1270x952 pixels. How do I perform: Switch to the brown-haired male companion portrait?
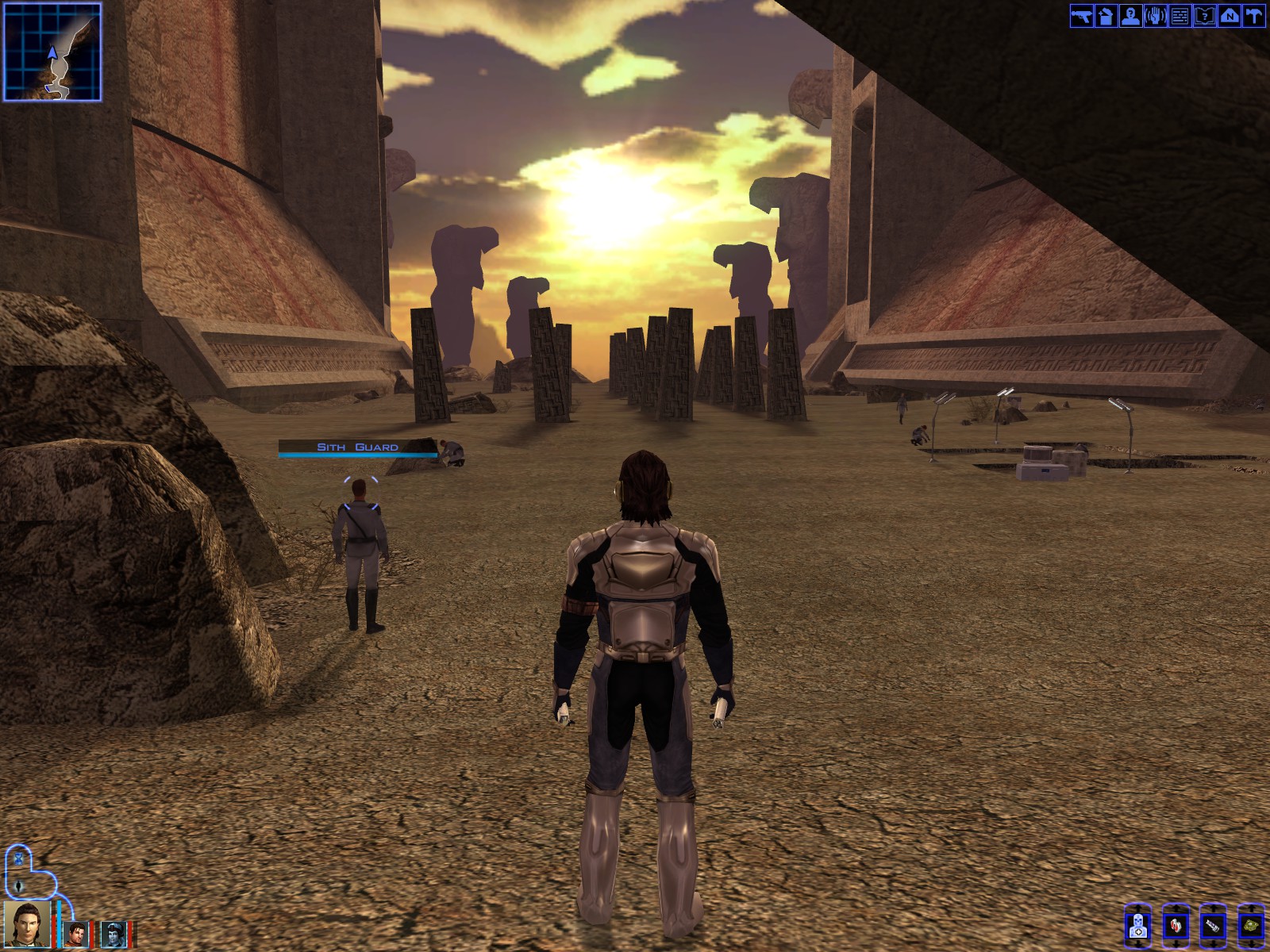pyautogui.click(x=76, y=934)
